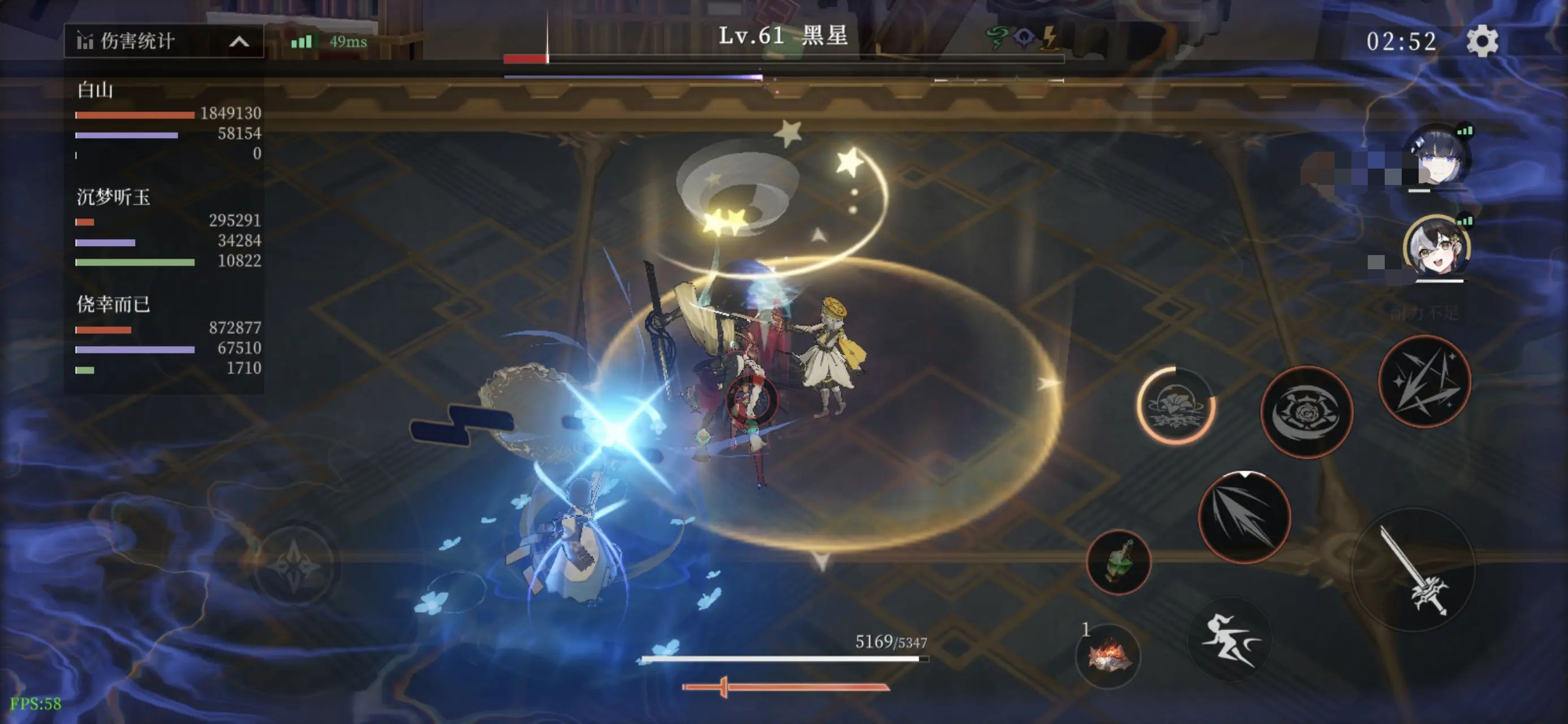Viewport: 1568px width, 724px height.
Task: Use the rose emblem skill
Action: [x=1306, y=412]
